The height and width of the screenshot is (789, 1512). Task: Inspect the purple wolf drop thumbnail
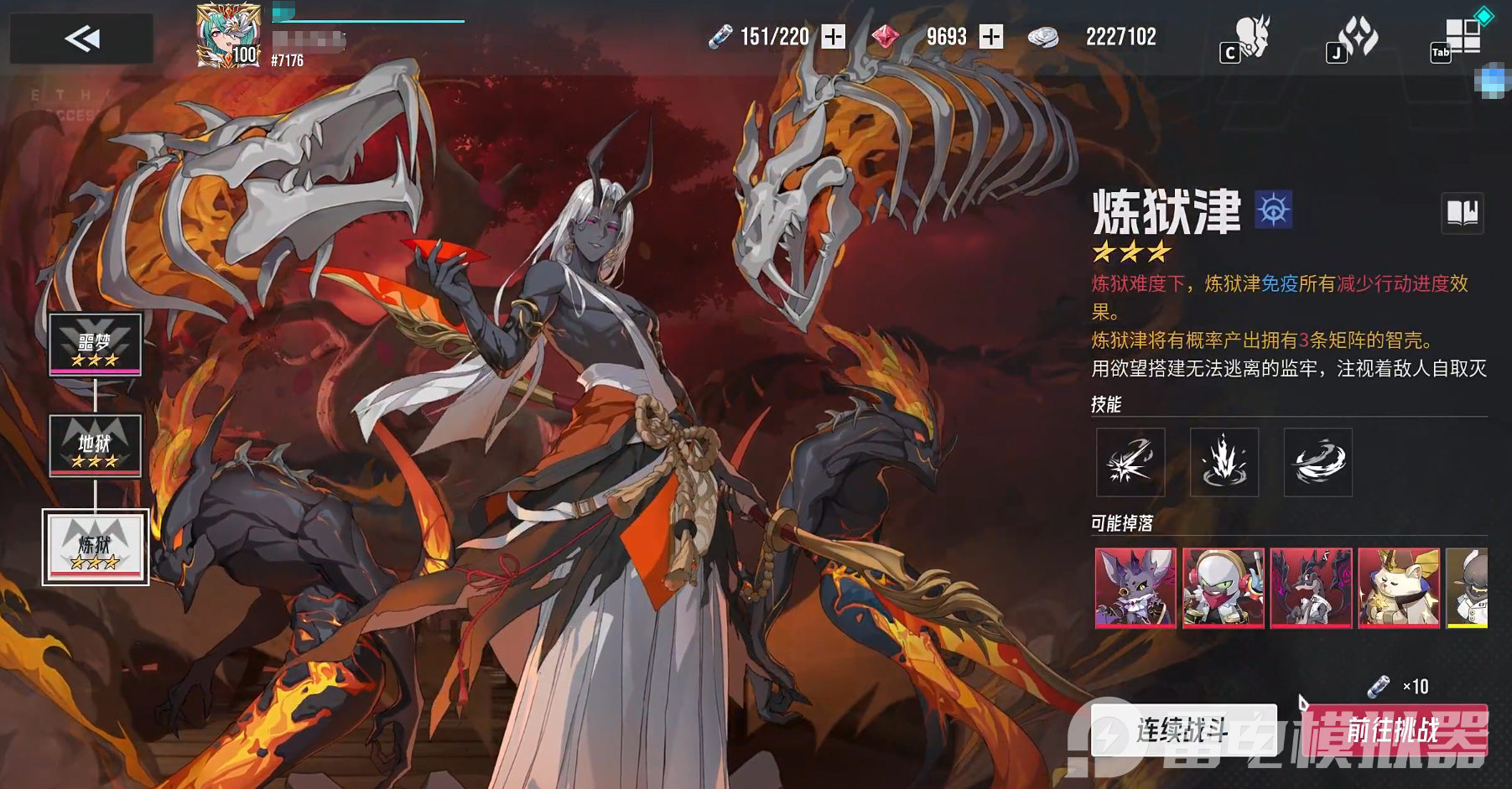click(x=1135, y=588)
